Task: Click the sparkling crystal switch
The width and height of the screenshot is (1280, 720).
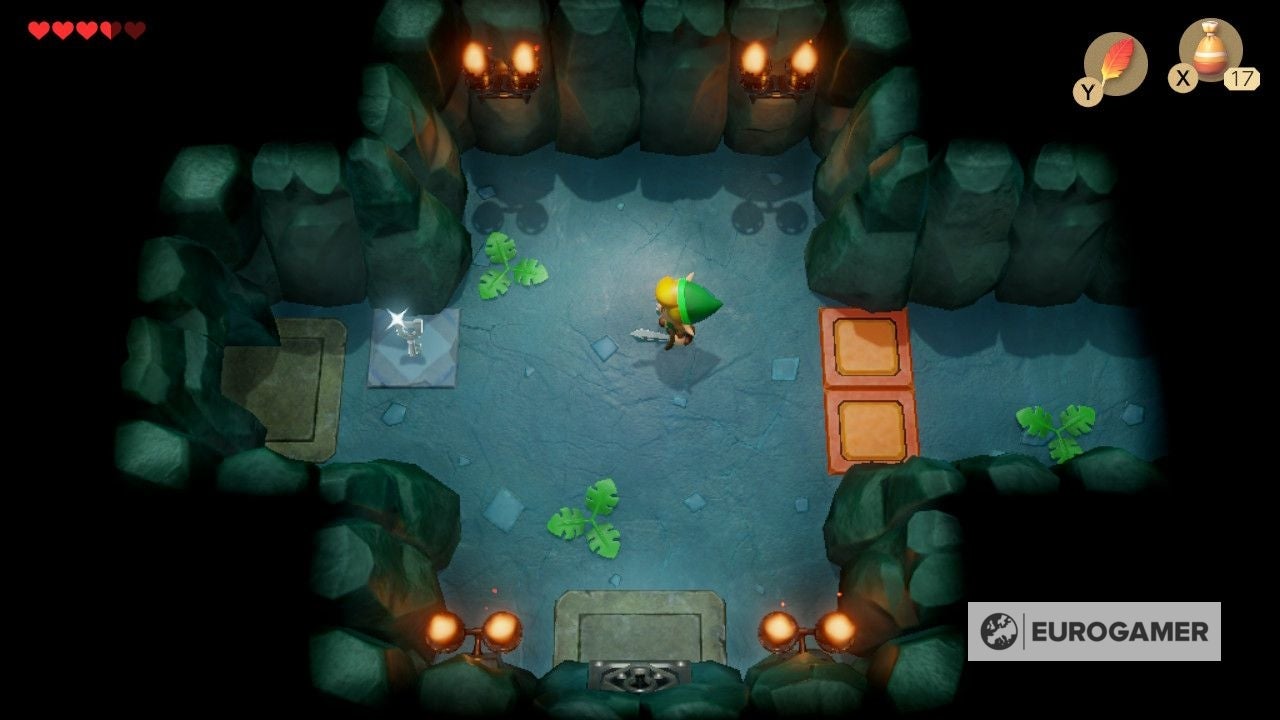Action: coord(414,339)
